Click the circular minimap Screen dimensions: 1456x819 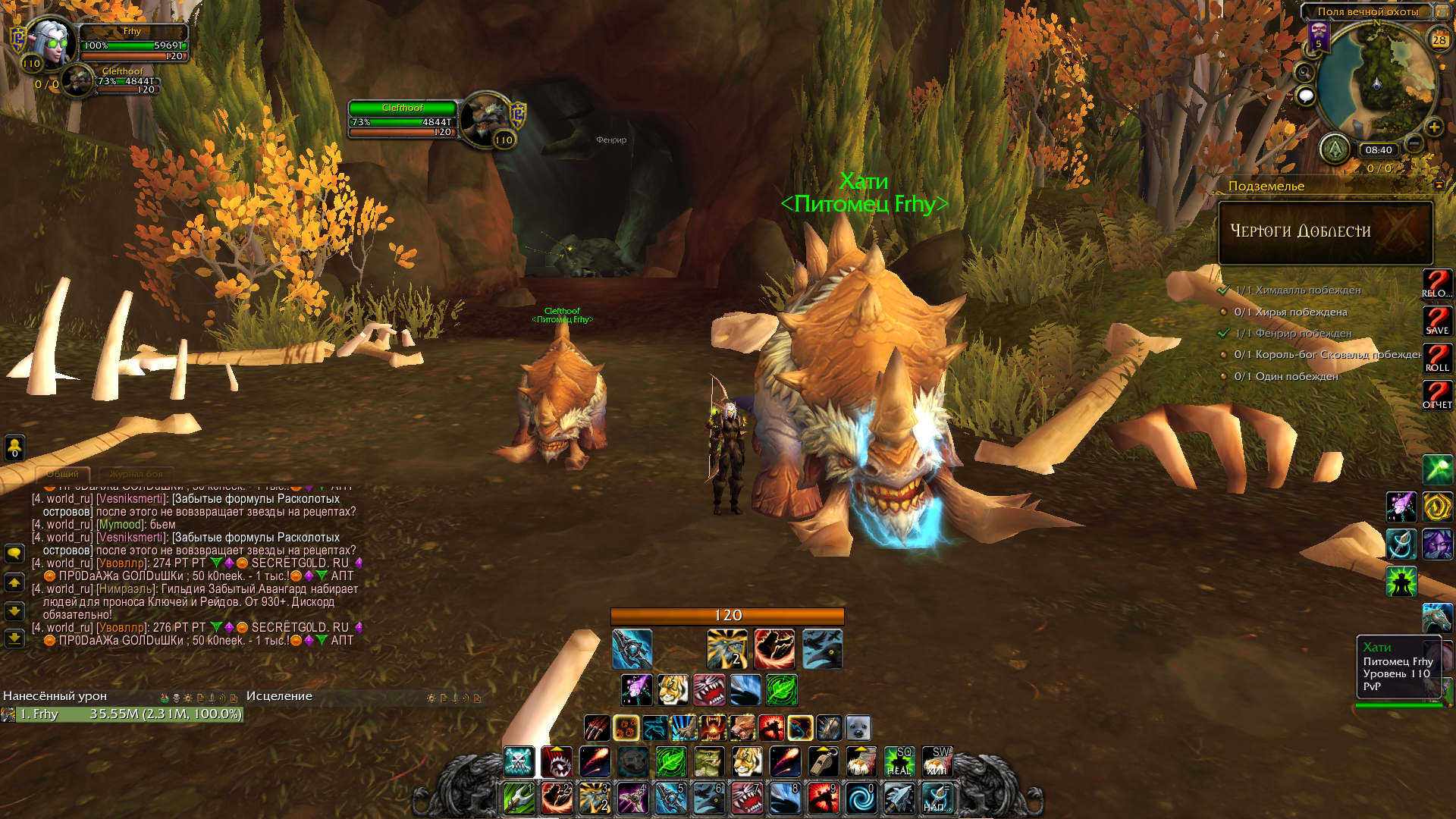(1376, 82)
